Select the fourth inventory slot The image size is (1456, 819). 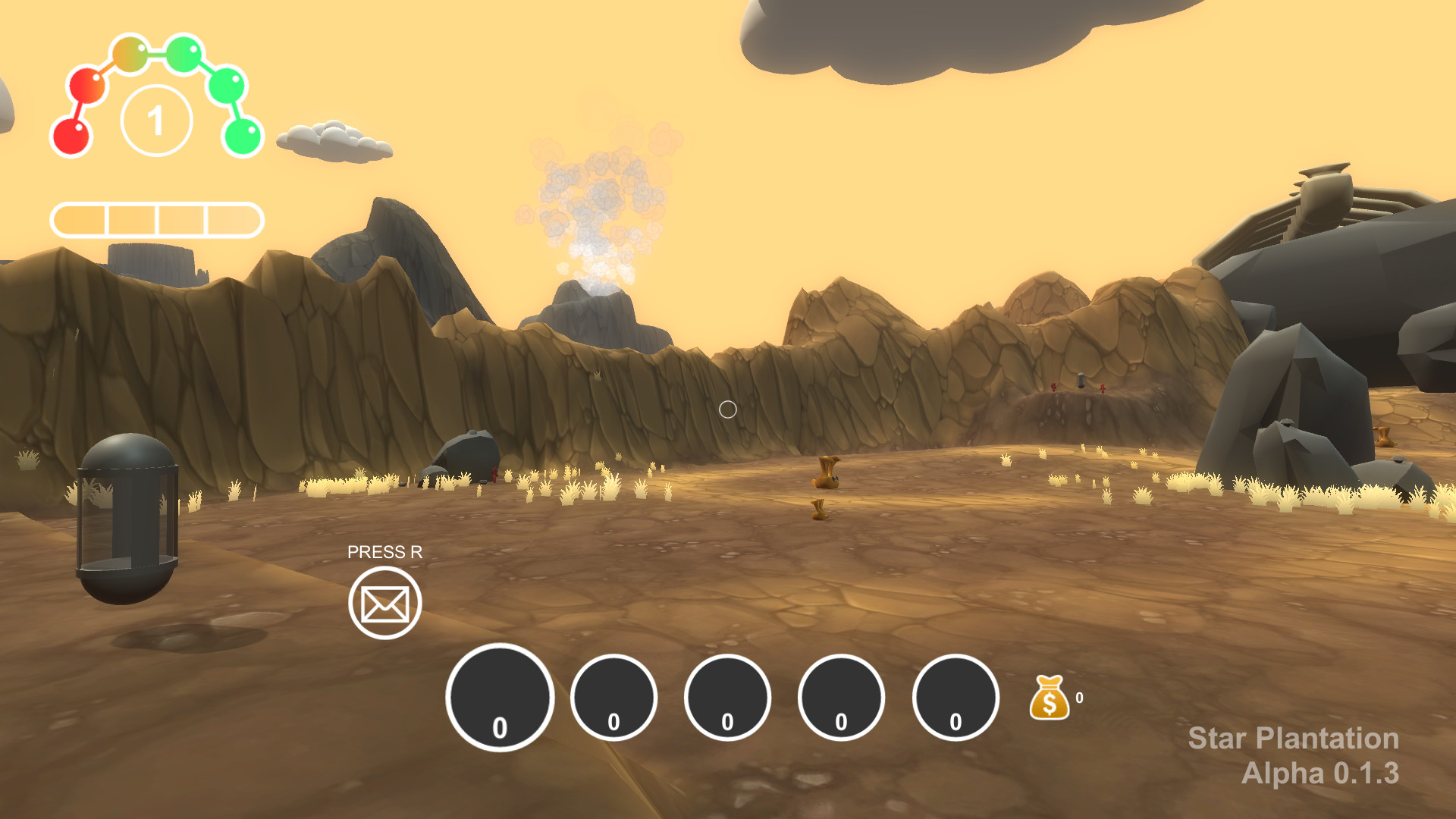[839, 697]
